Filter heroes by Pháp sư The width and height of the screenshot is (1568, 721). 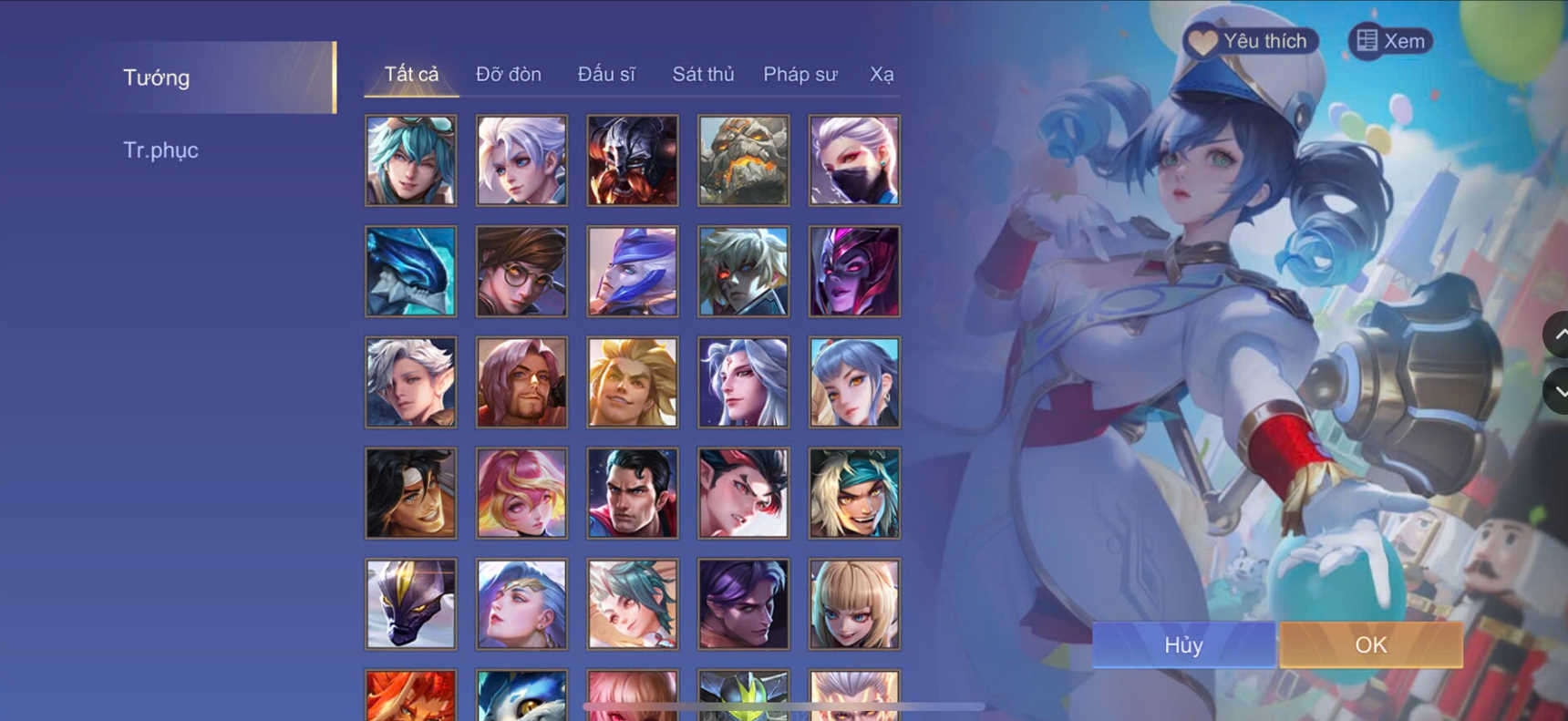pyautogui.click(x=799, y=75)
